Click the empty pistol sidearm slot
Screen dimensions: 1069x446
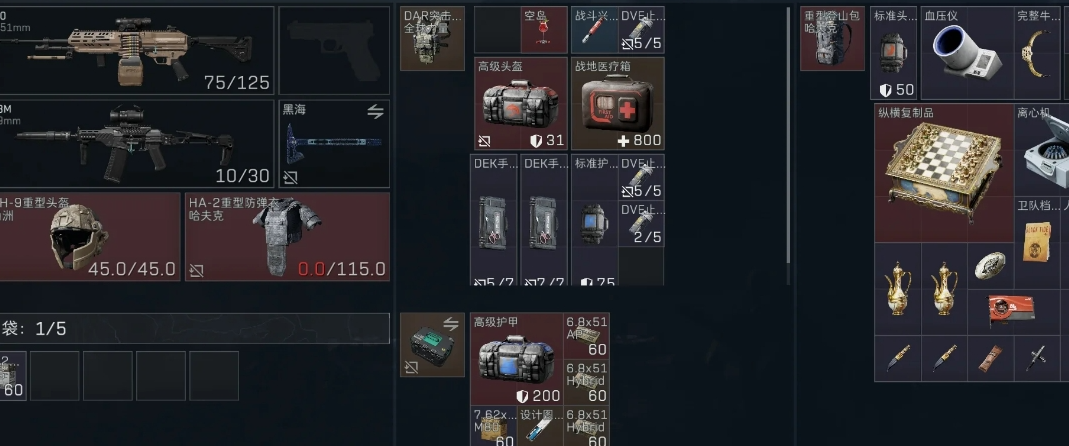point(333,51)
